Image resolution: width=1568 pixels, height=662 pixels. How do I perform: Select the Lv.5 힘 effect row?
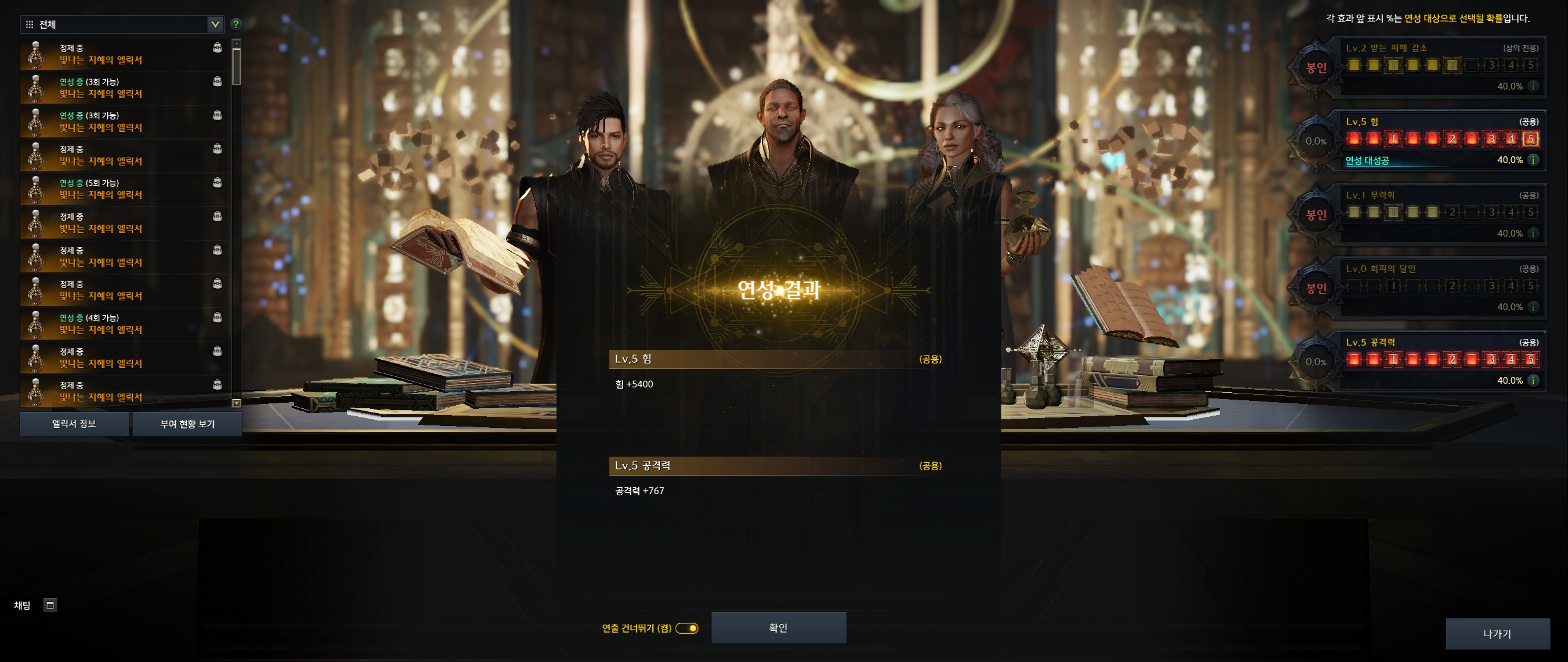click(1441, 141)
